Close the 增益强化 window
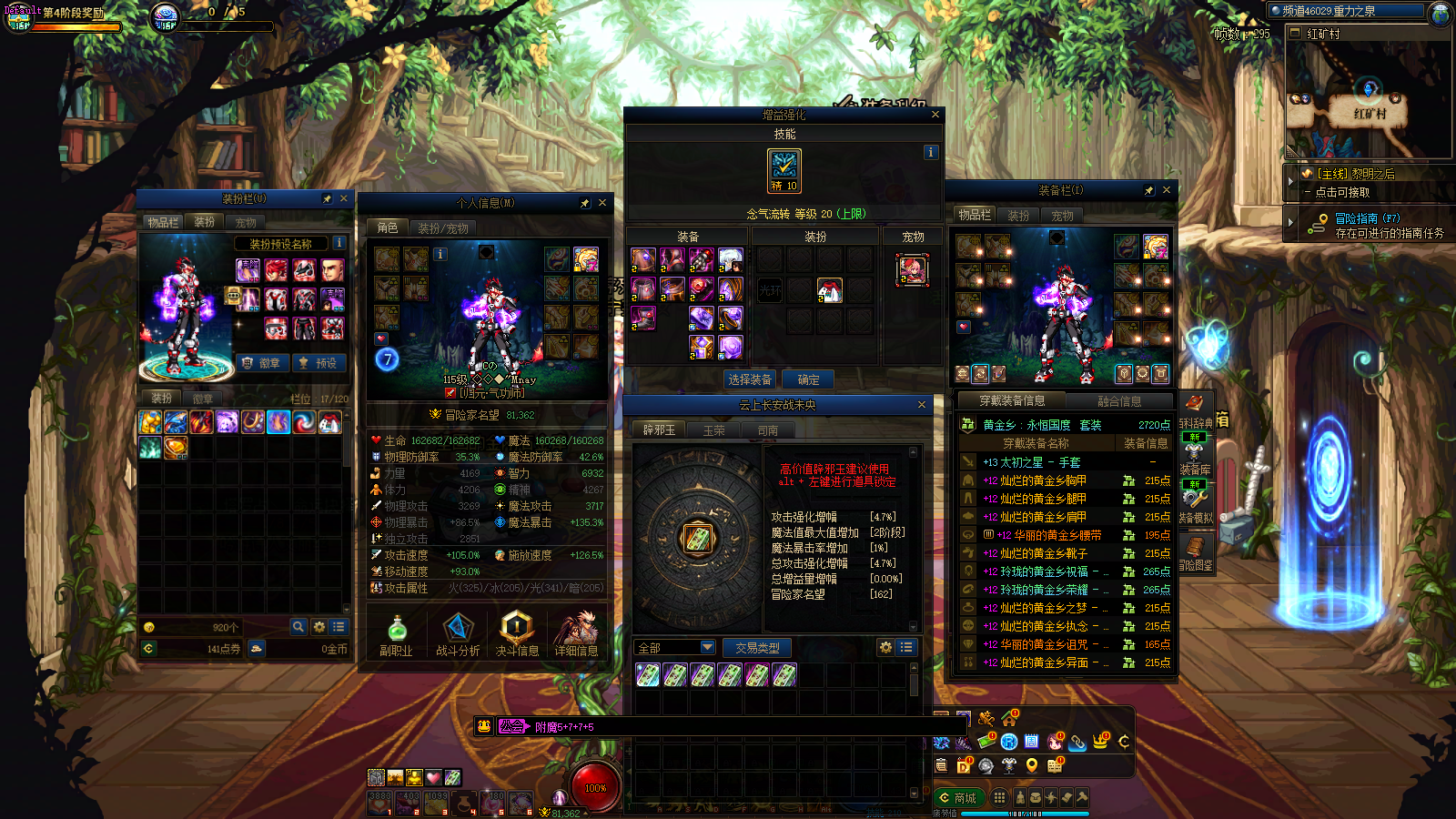This screenshot has width=1456, height=819. coord(935,115)
